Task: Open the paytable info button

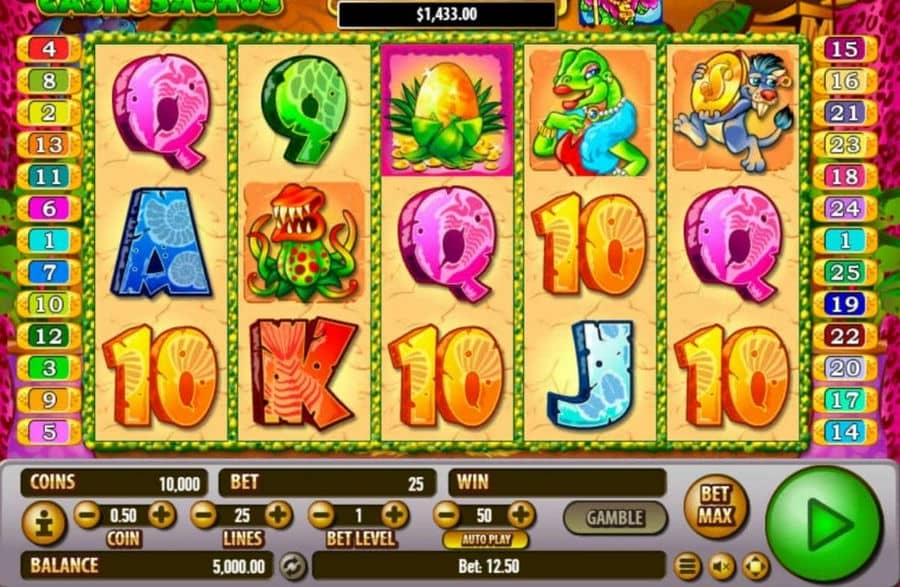Action: [44, 523]
